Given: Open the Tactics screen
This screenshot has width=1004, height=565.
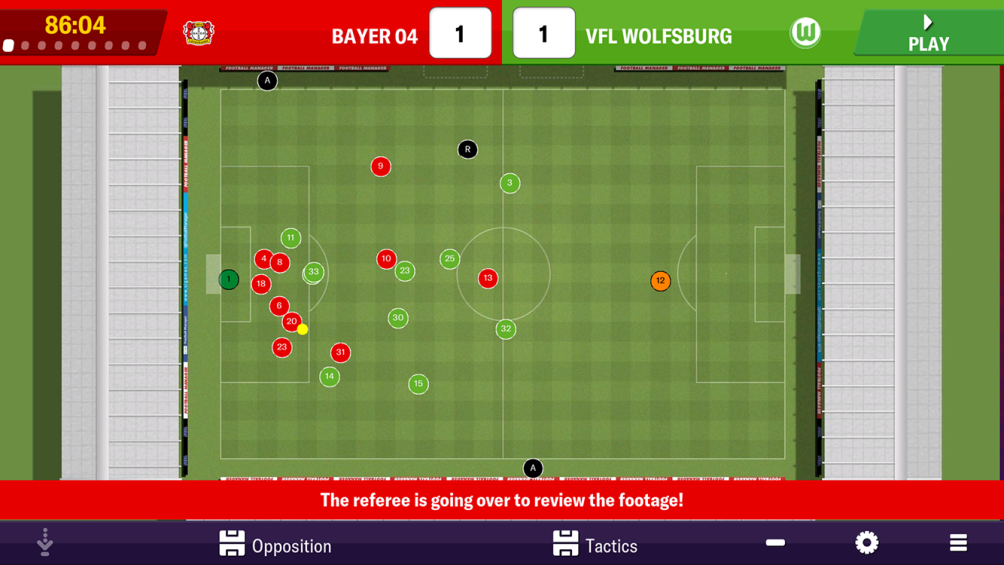Looking at the screenshot, I should (x=595, y=544).
